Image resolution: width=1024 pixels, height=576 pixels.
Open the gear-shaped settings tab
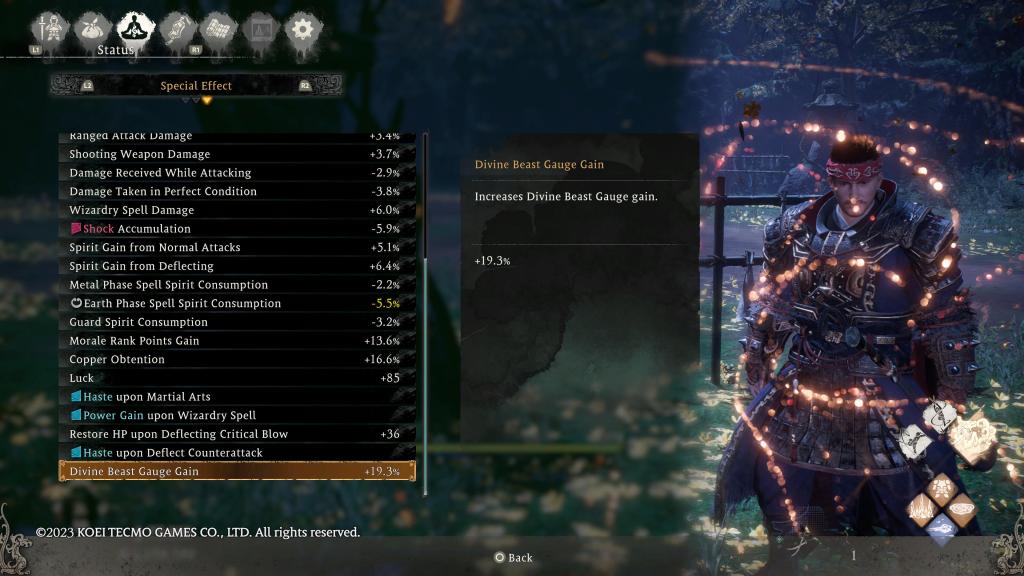[300, 28]
